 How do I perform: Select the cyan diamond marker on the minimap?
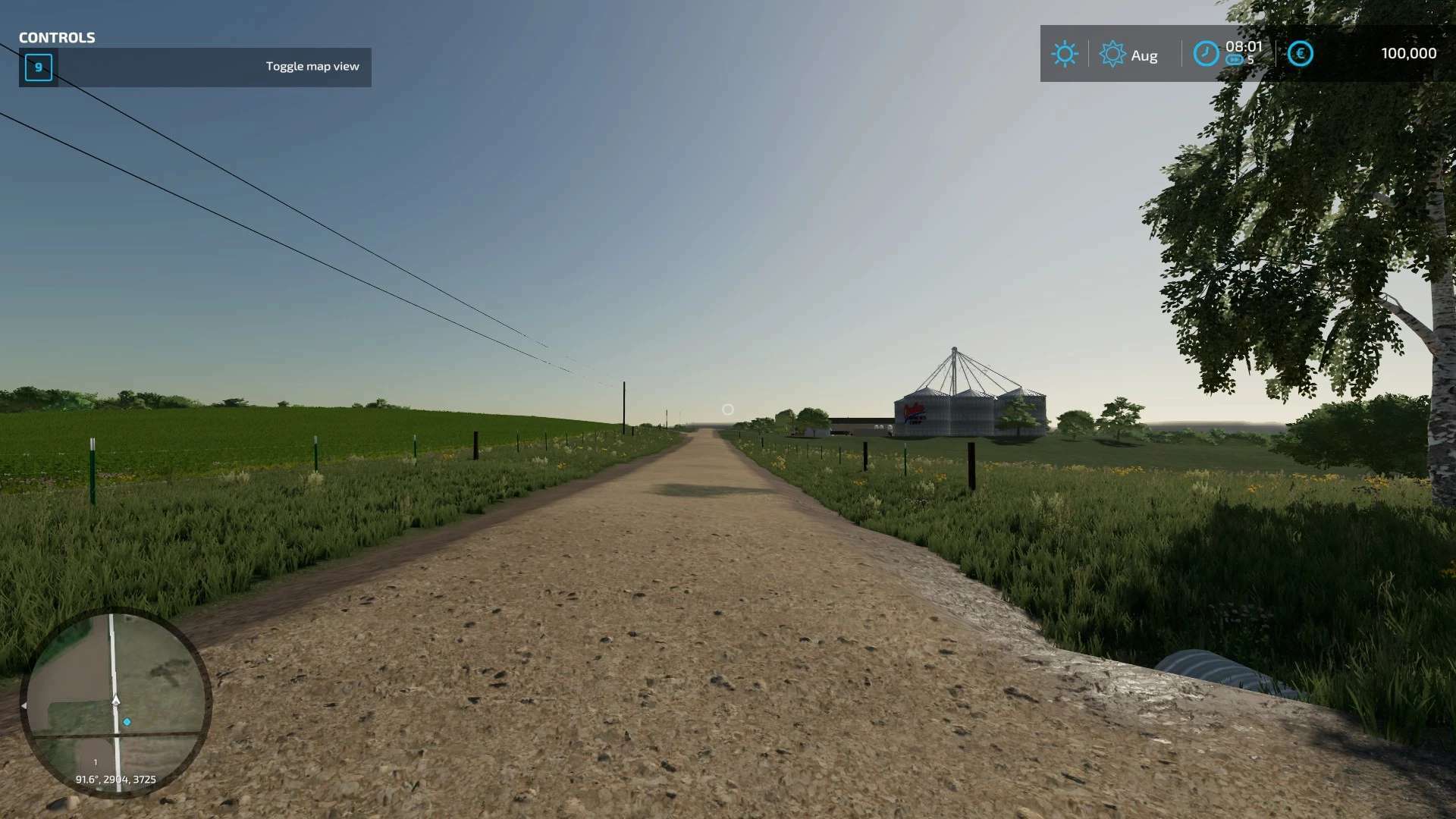127,722
